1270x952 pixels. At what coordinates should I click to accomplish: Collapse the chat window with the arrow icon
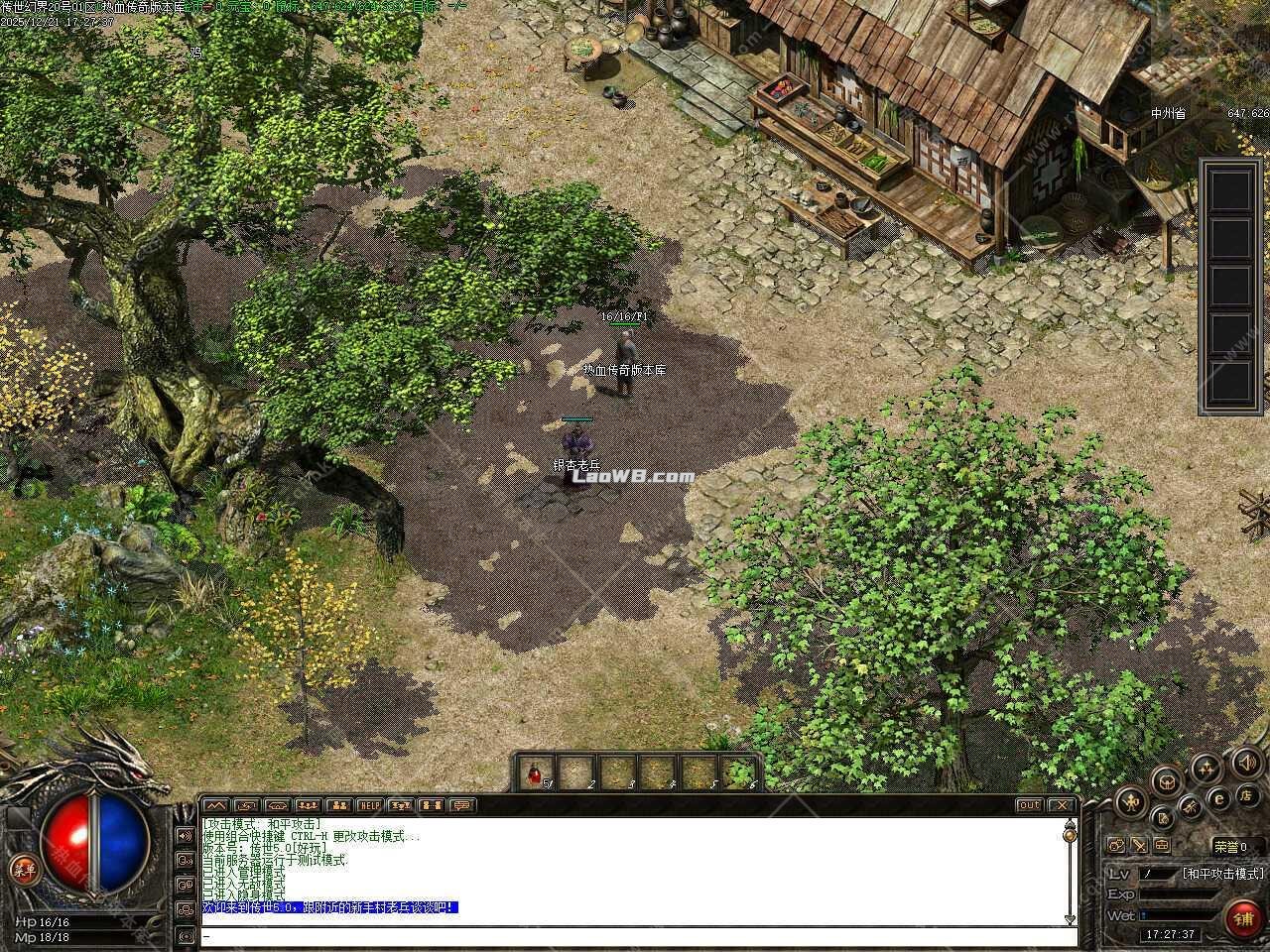[216, 804]
